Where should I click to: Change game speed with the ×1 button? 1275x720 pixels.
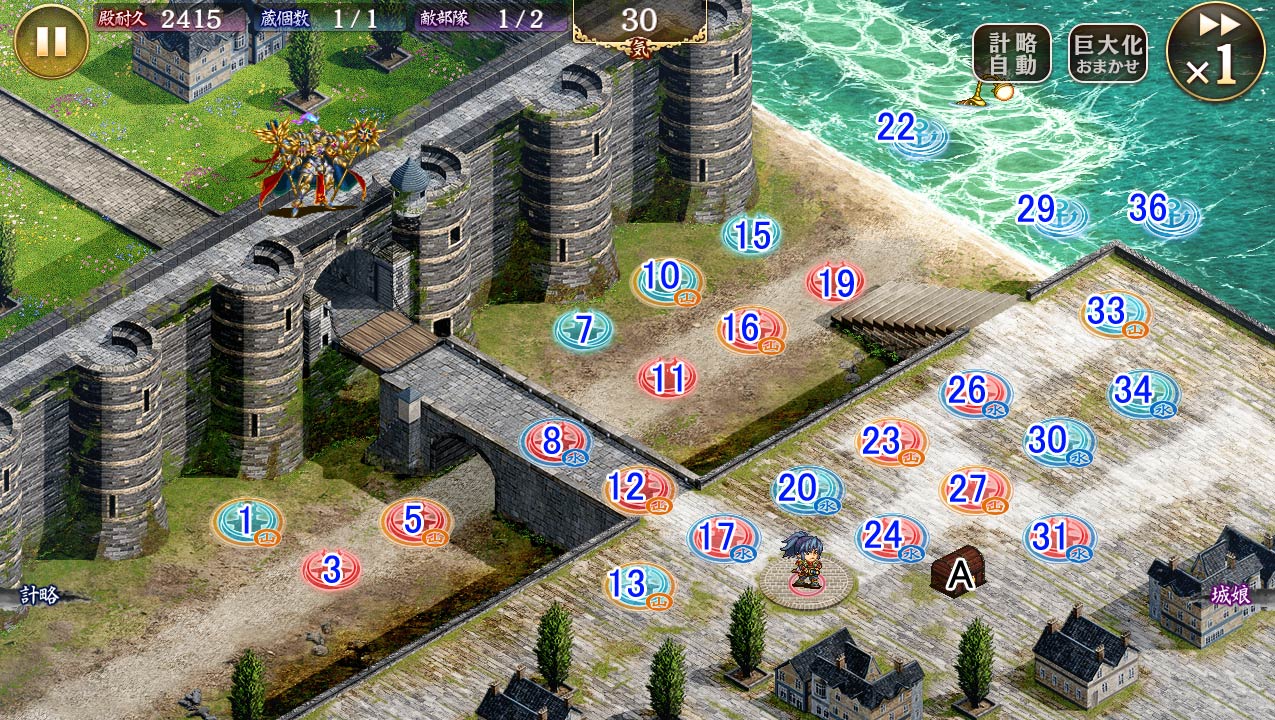pyautogui.click(x=1215, y=51)
